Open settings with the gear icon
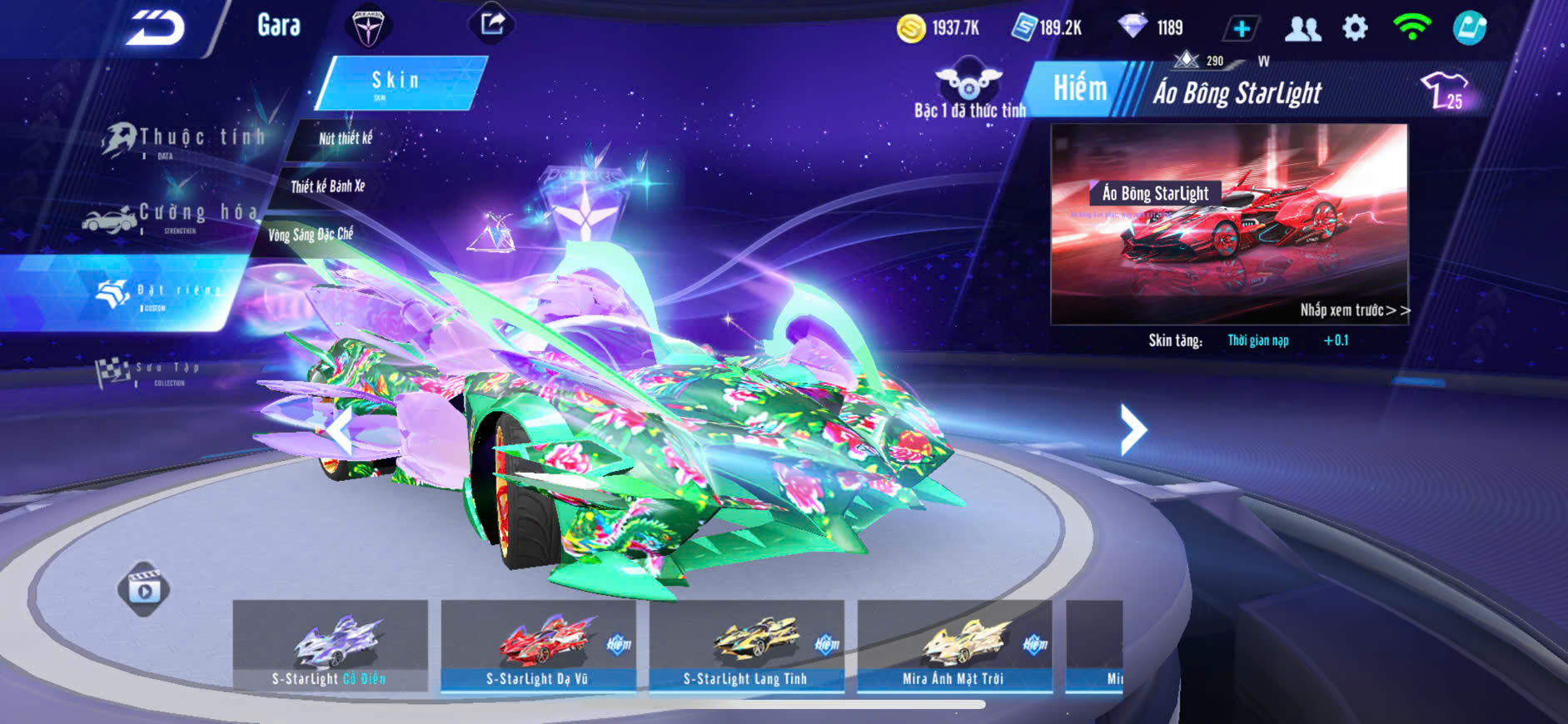1568x724 pixels. pos(1355,28)
